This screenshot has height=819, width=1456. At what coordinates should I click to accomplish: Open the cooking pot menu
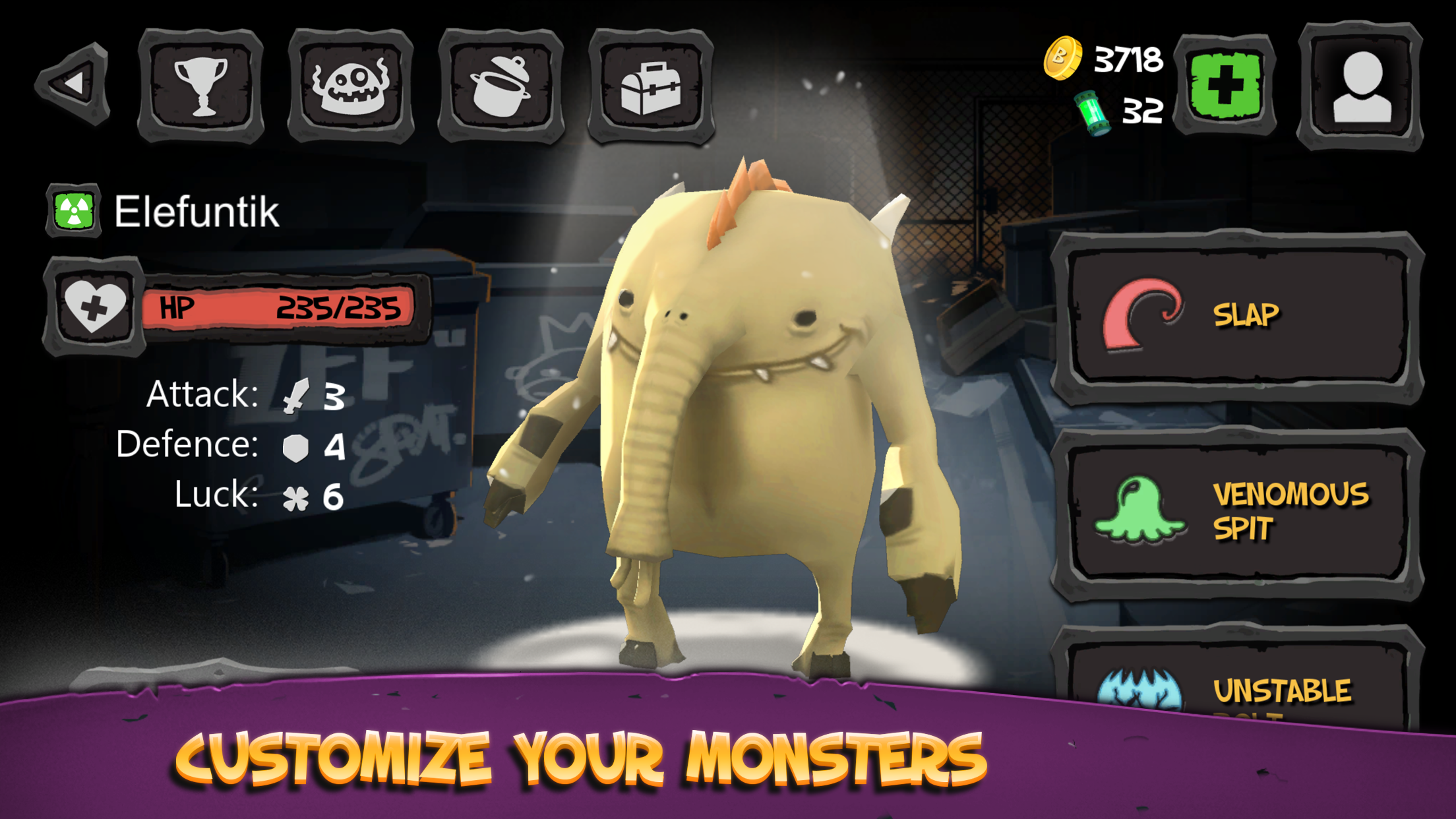(501, 84)
